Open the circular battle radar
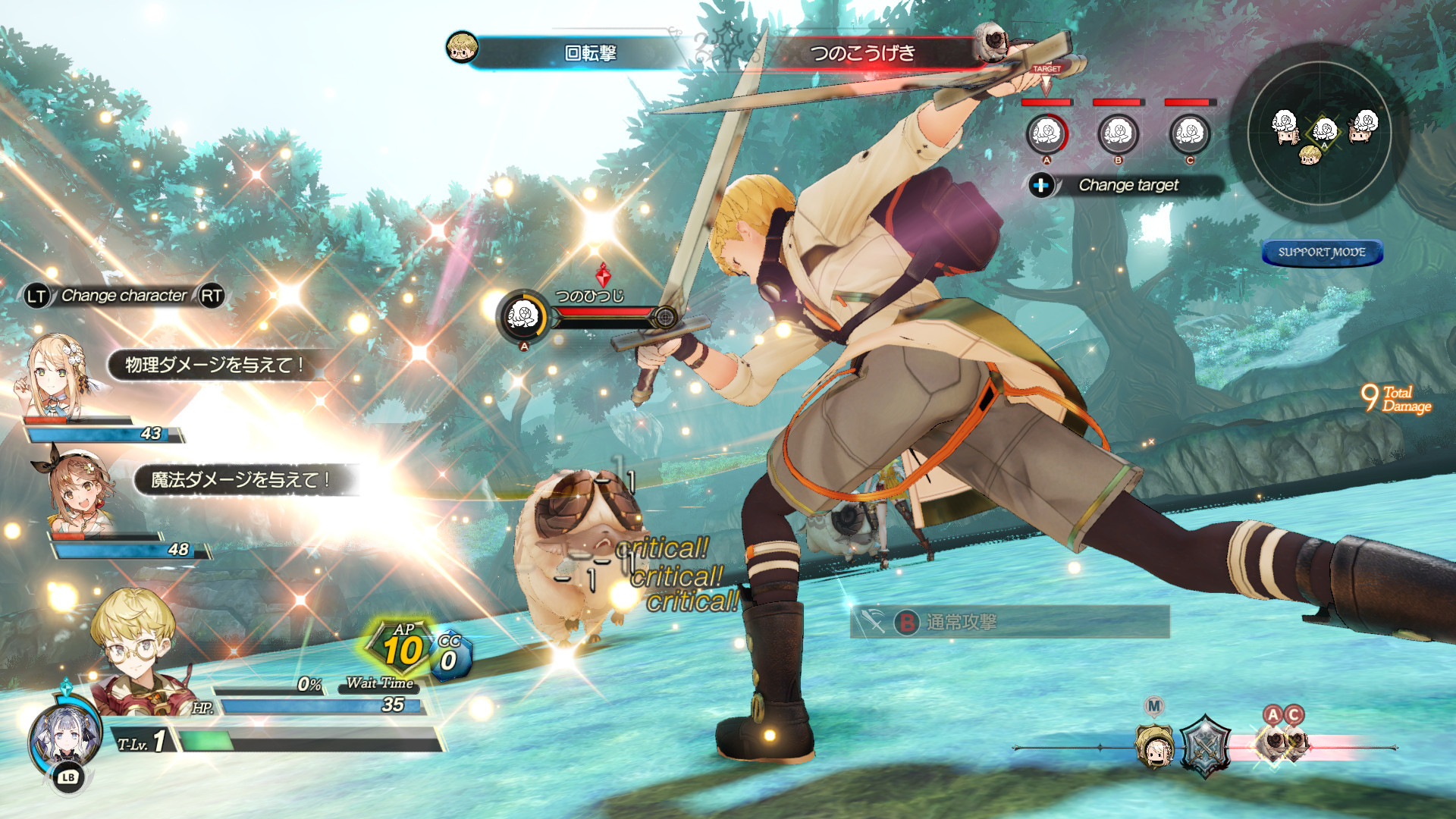 coord(1319,133)
